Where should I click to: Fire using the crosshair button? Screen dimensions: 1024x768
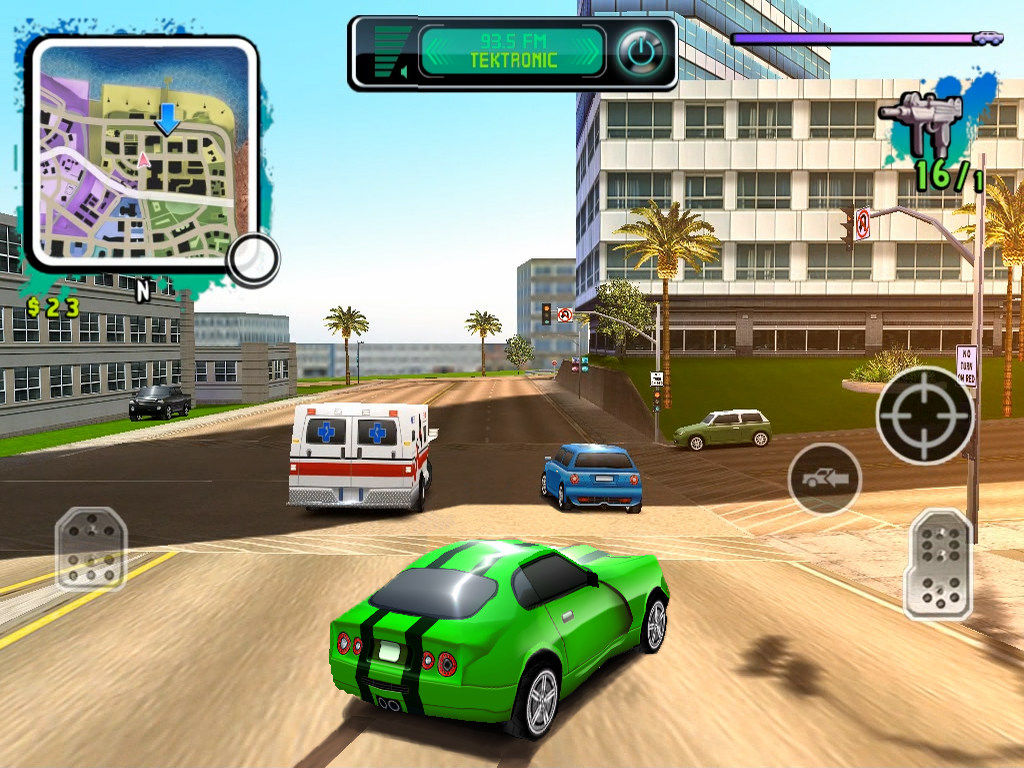[x=925, y=414]
